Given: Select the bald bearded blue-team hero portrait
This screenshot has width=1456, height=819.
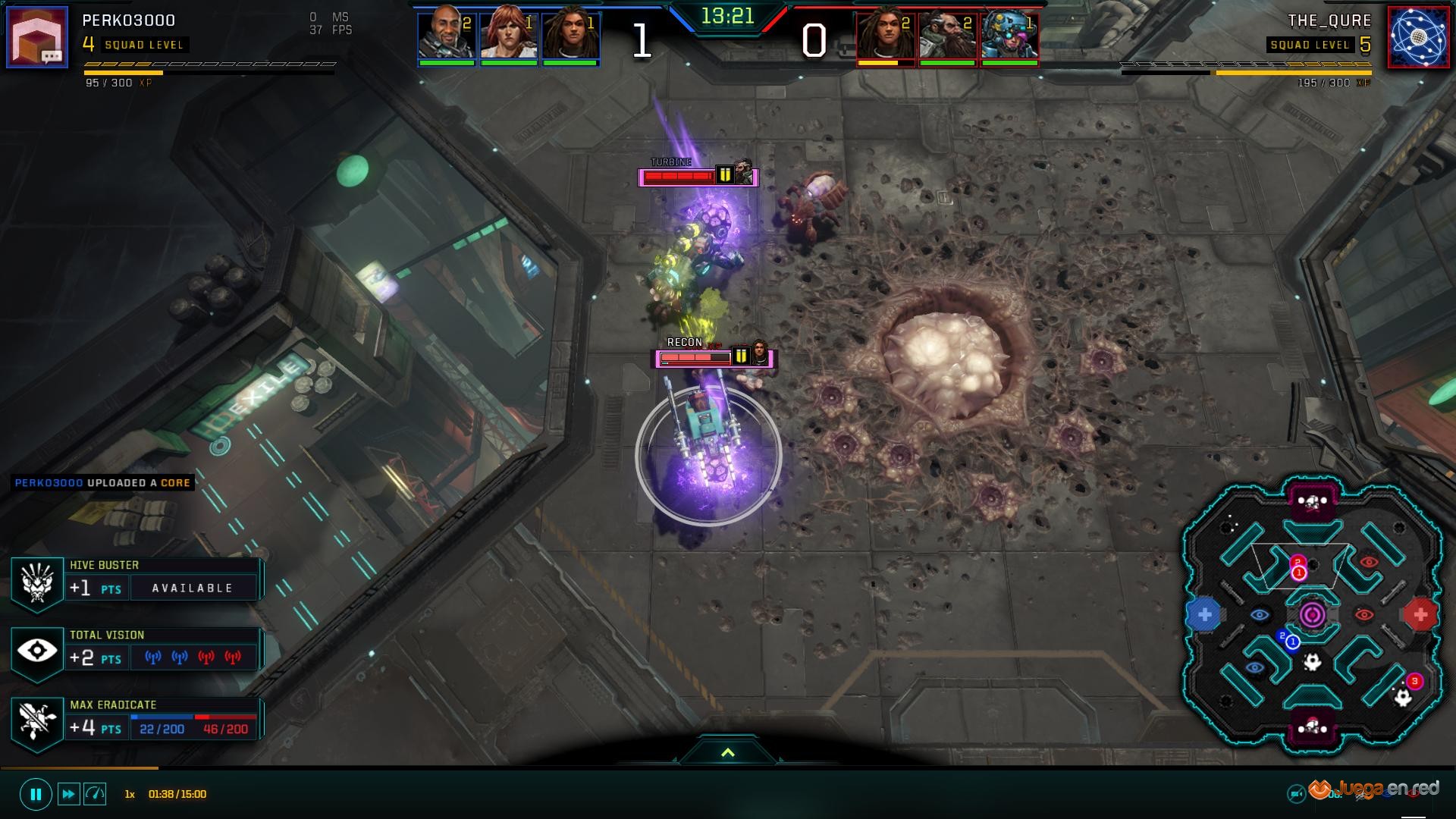Looking at the screenshot, I should point(447,36).
